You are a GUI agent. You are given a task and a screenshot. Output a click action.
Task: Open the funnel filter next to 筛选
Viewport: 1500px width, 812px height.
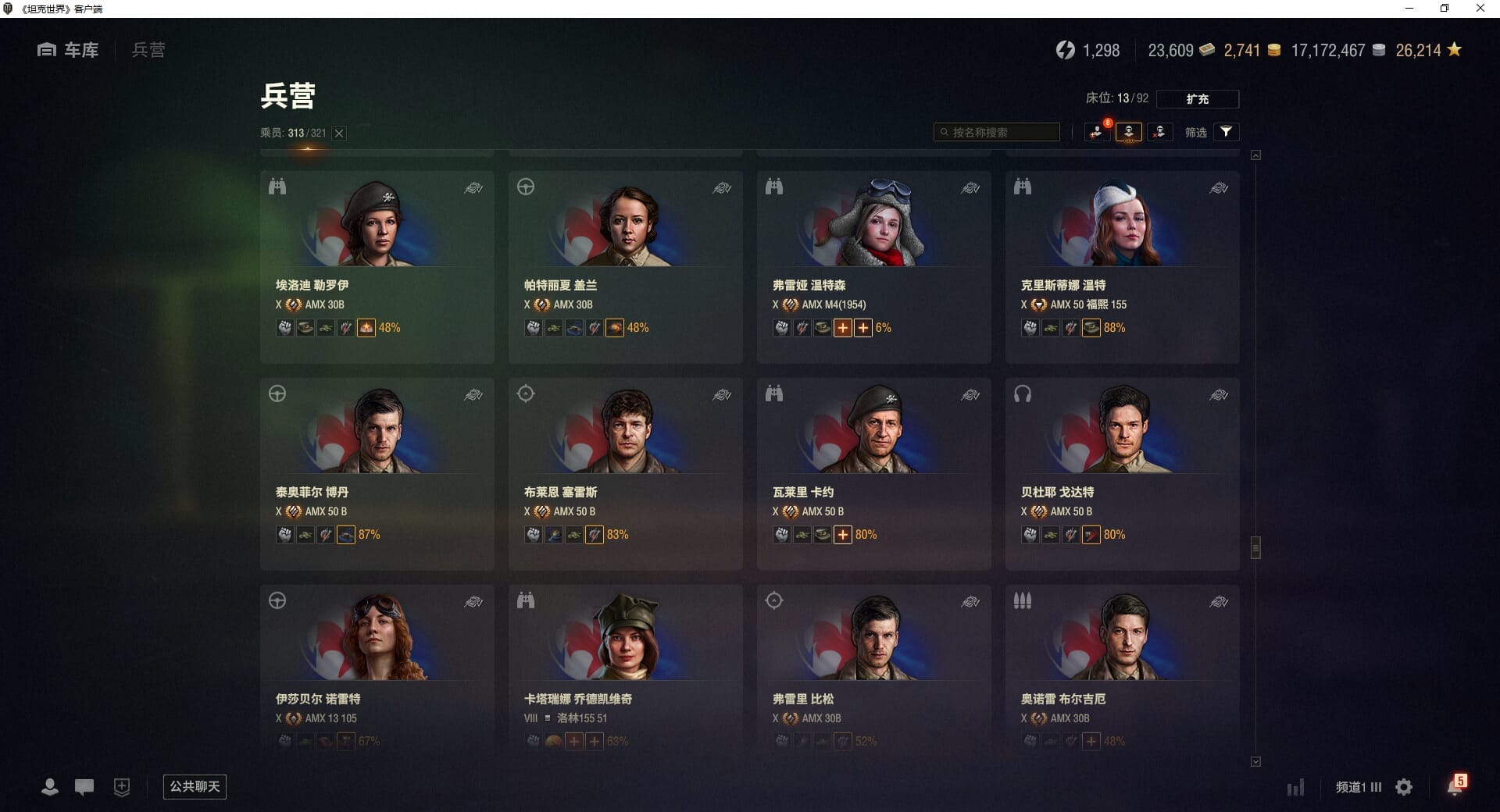pos(1226,132)
